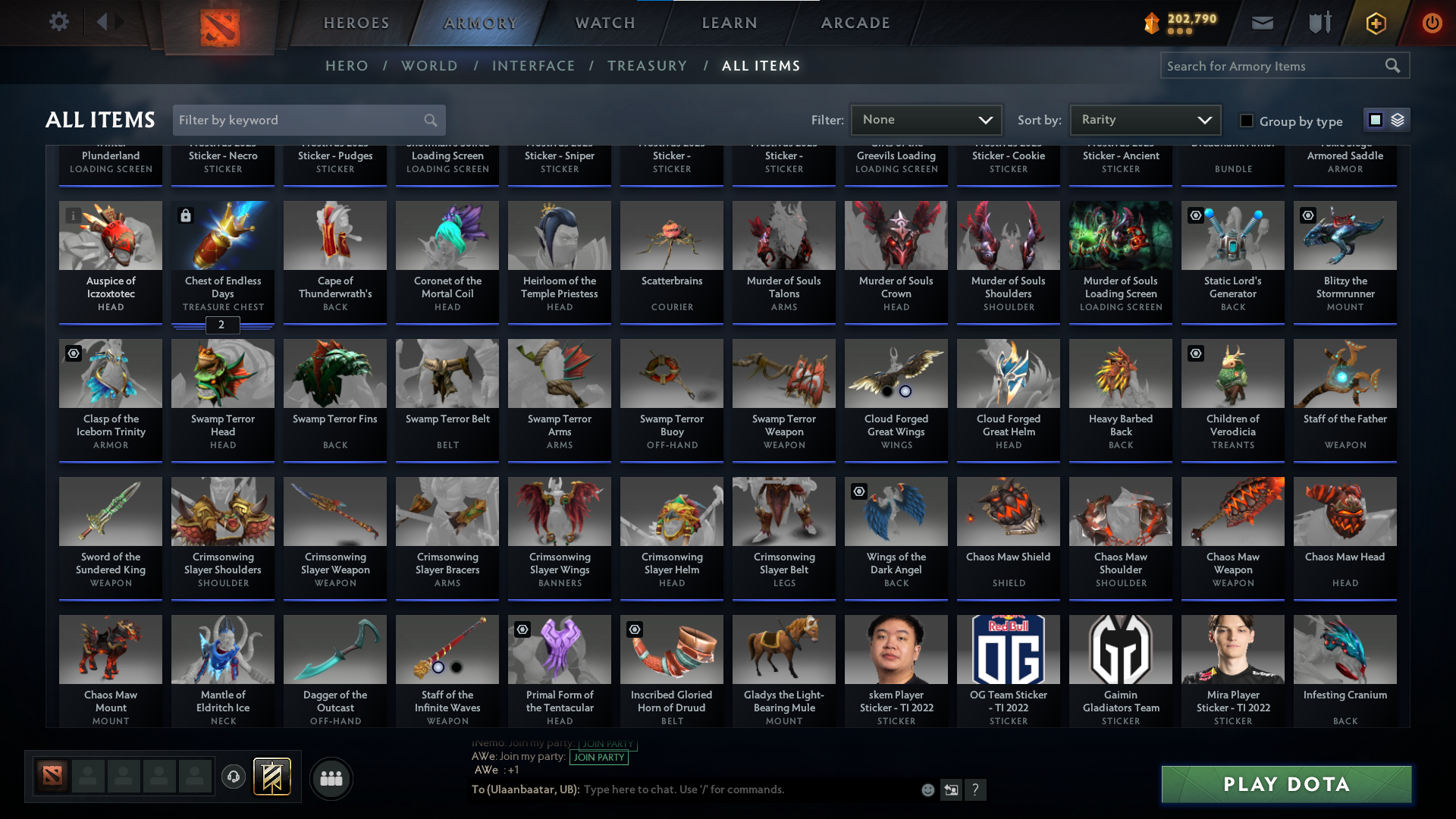Select the white style dot on Cloud Forged Great Wings
This screenshot has height=819, width=1456.
pos(905,392)
